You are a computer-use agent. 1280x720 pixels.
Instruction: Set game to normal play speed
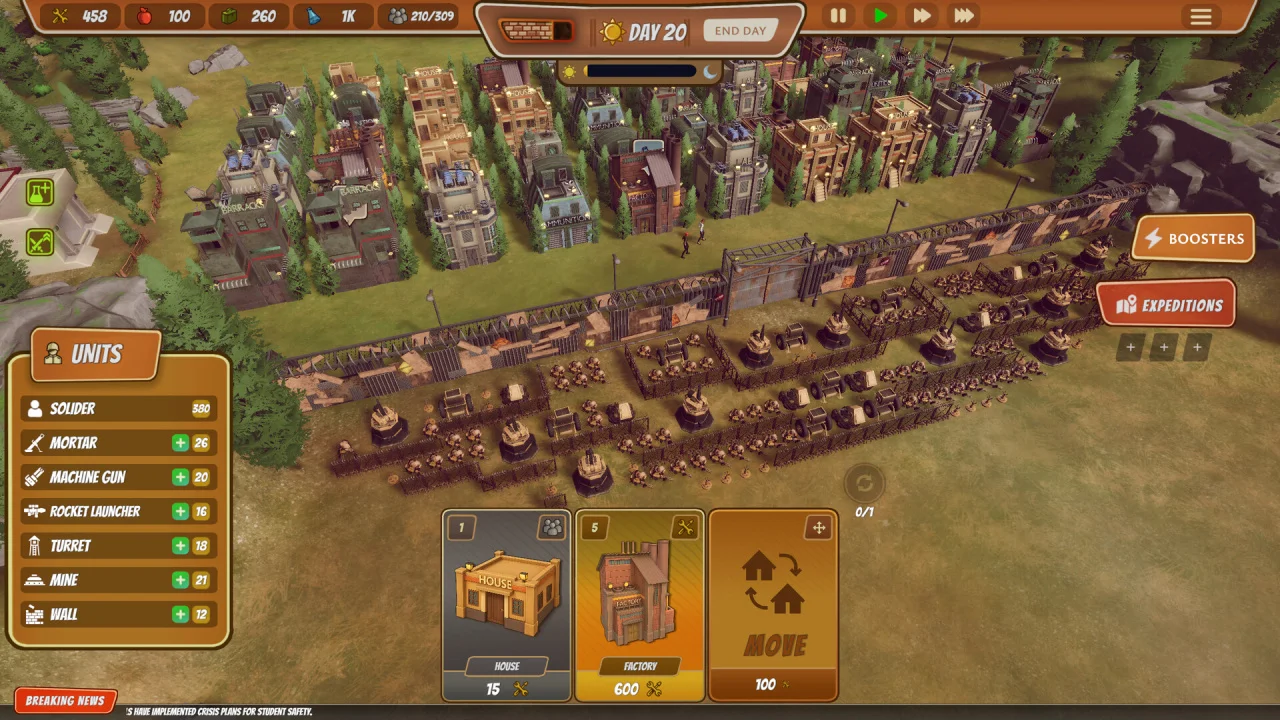[x=880, y=16]
